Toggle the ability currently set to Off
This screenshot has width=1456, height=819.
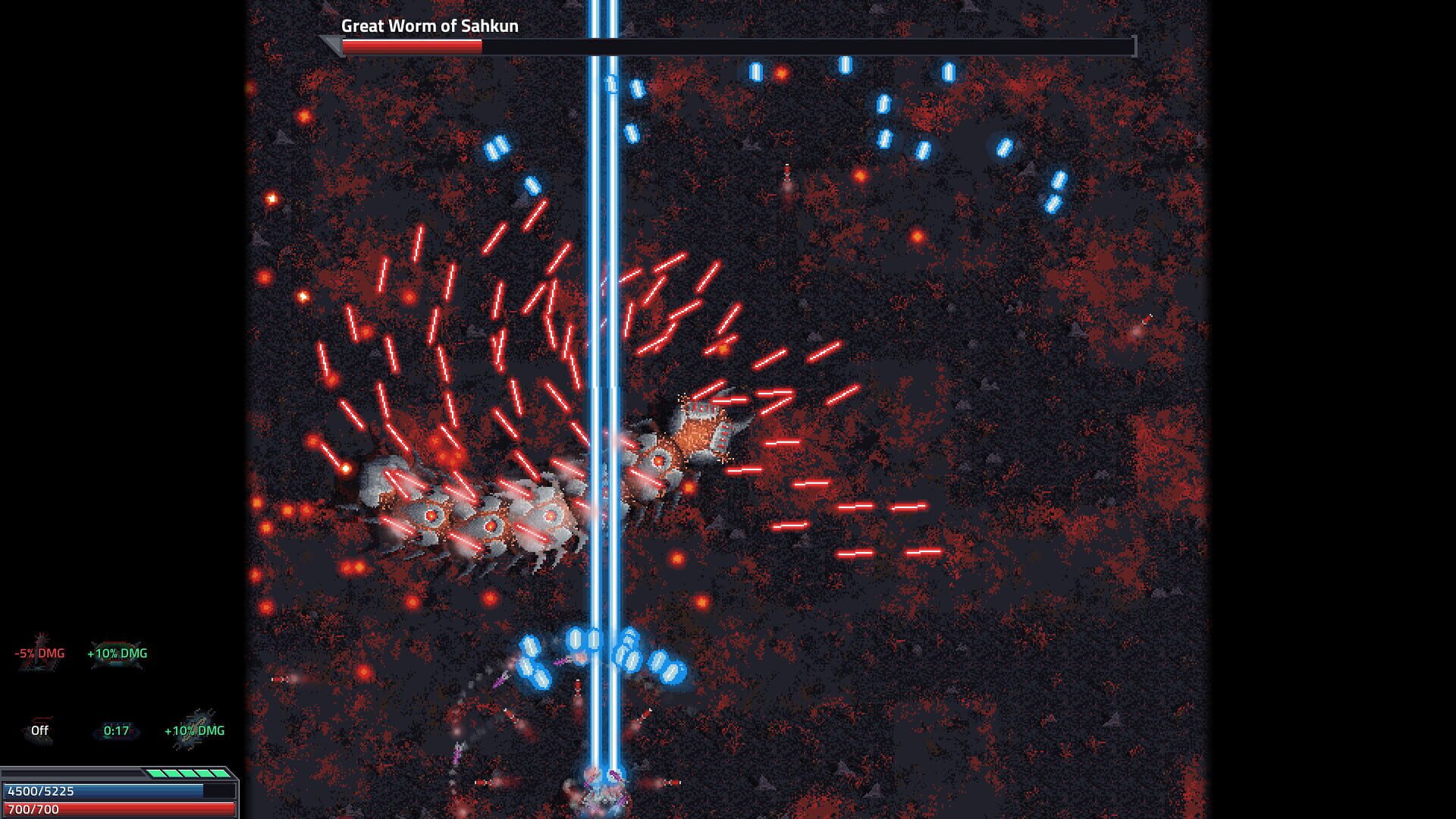38,731
